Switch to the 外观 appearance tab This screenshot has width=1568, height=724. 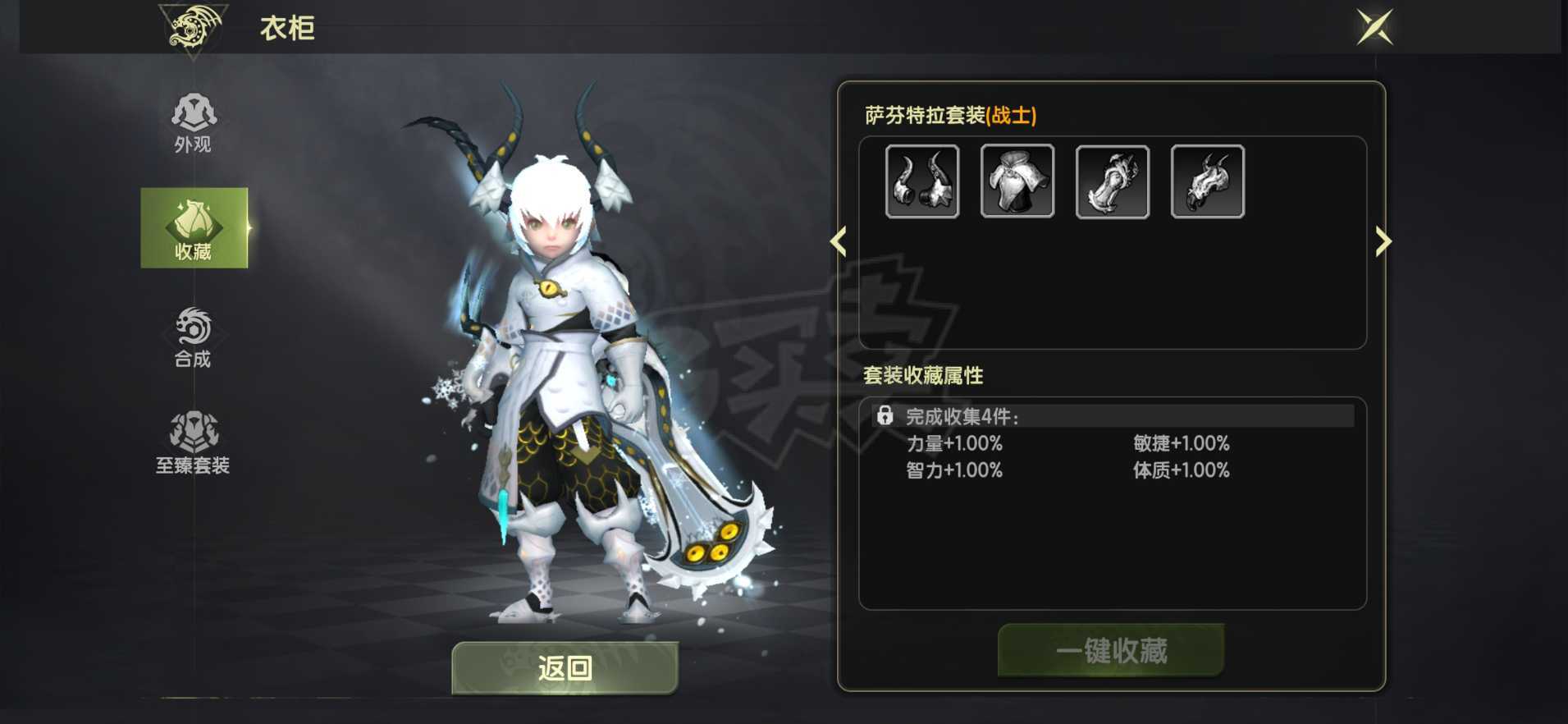[x=193, y=123]
